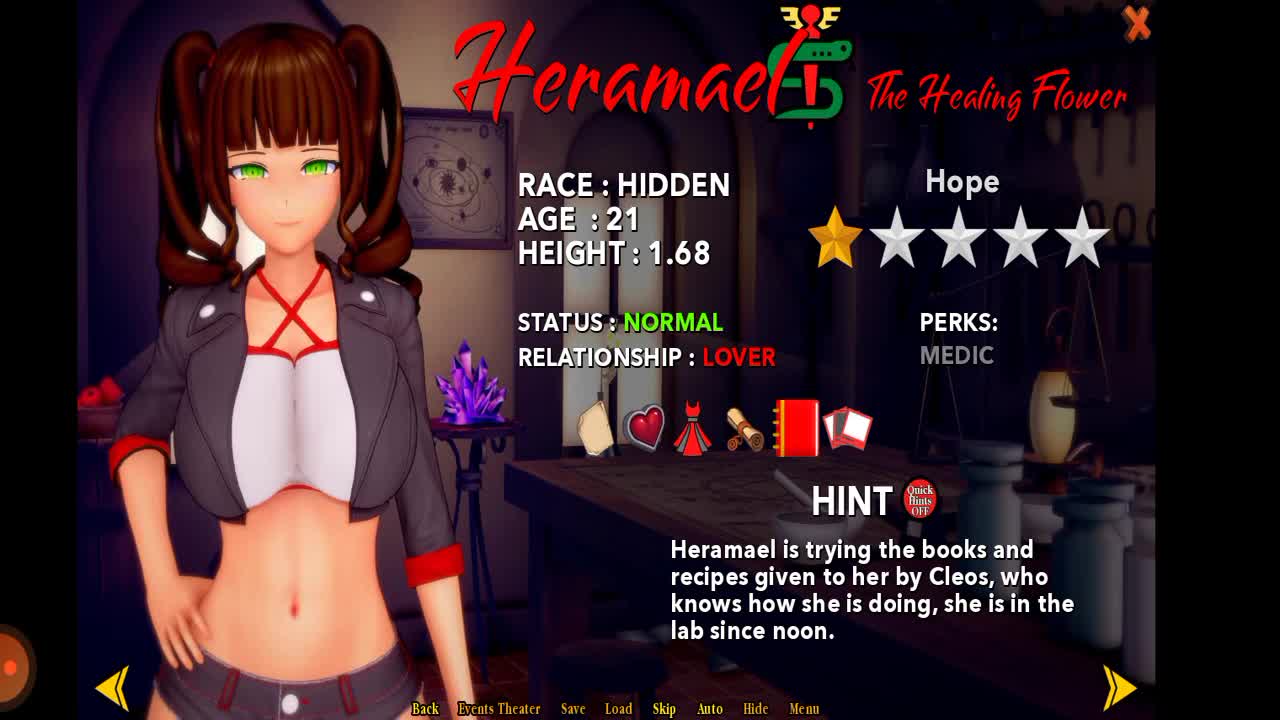Open the Load screen

tap(618, 708)
